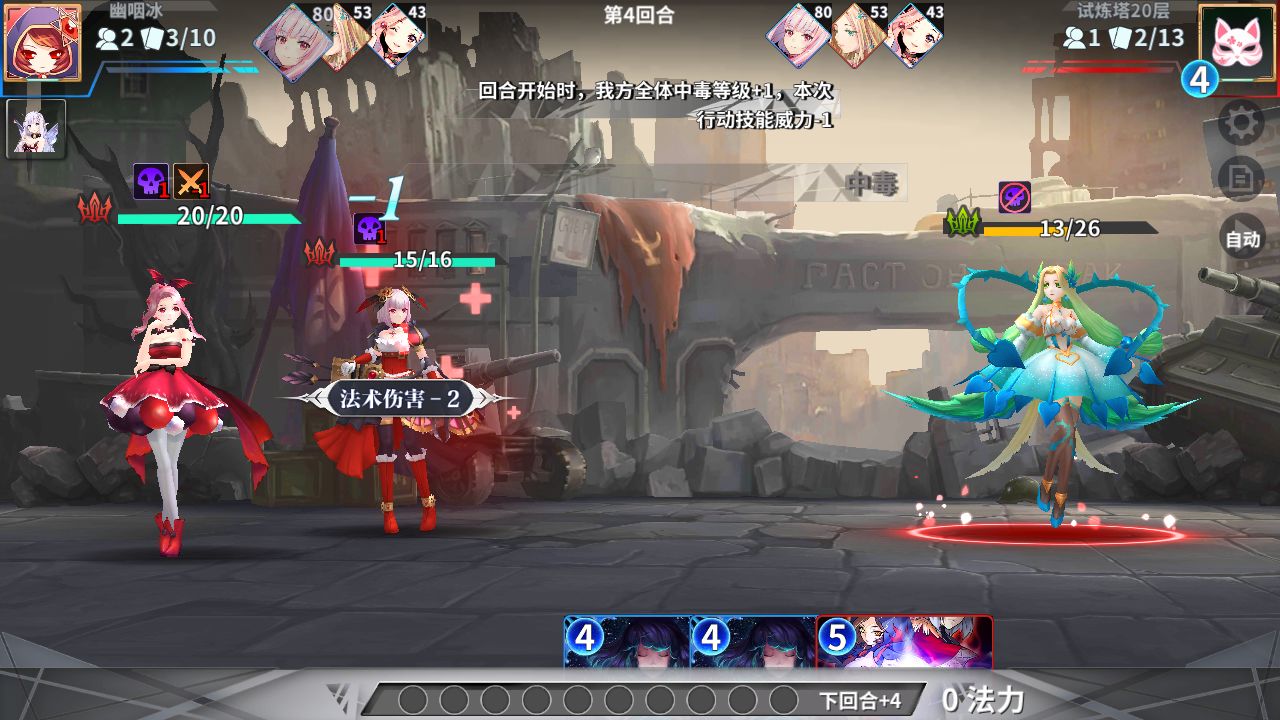Open player 幽咽冰's red-haired avatar
The width and height of the screenshot is (1280, 720).
(x=42, y=42)
